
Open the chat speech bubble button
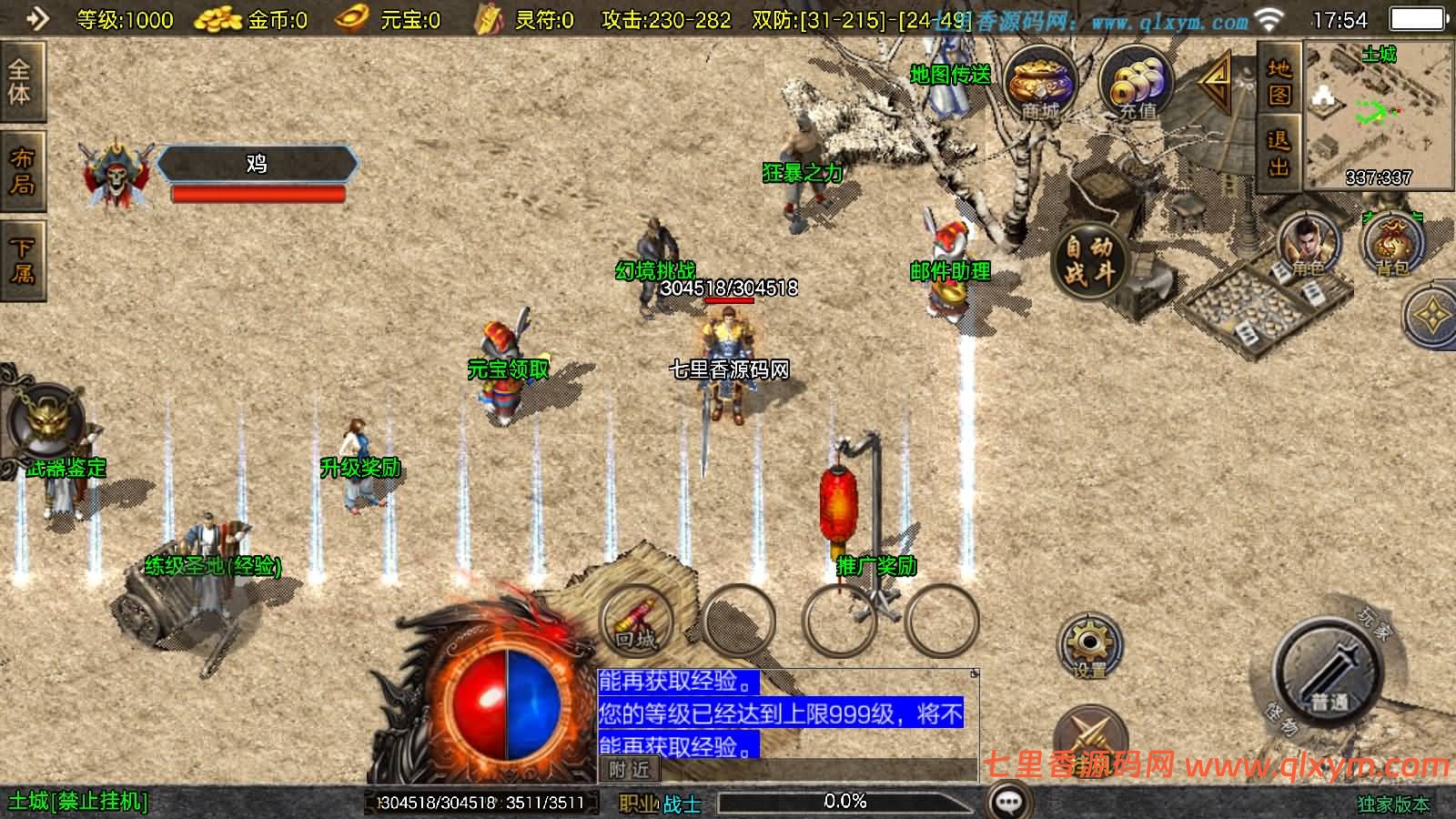pyautogui.click(x=1009, y=802)
